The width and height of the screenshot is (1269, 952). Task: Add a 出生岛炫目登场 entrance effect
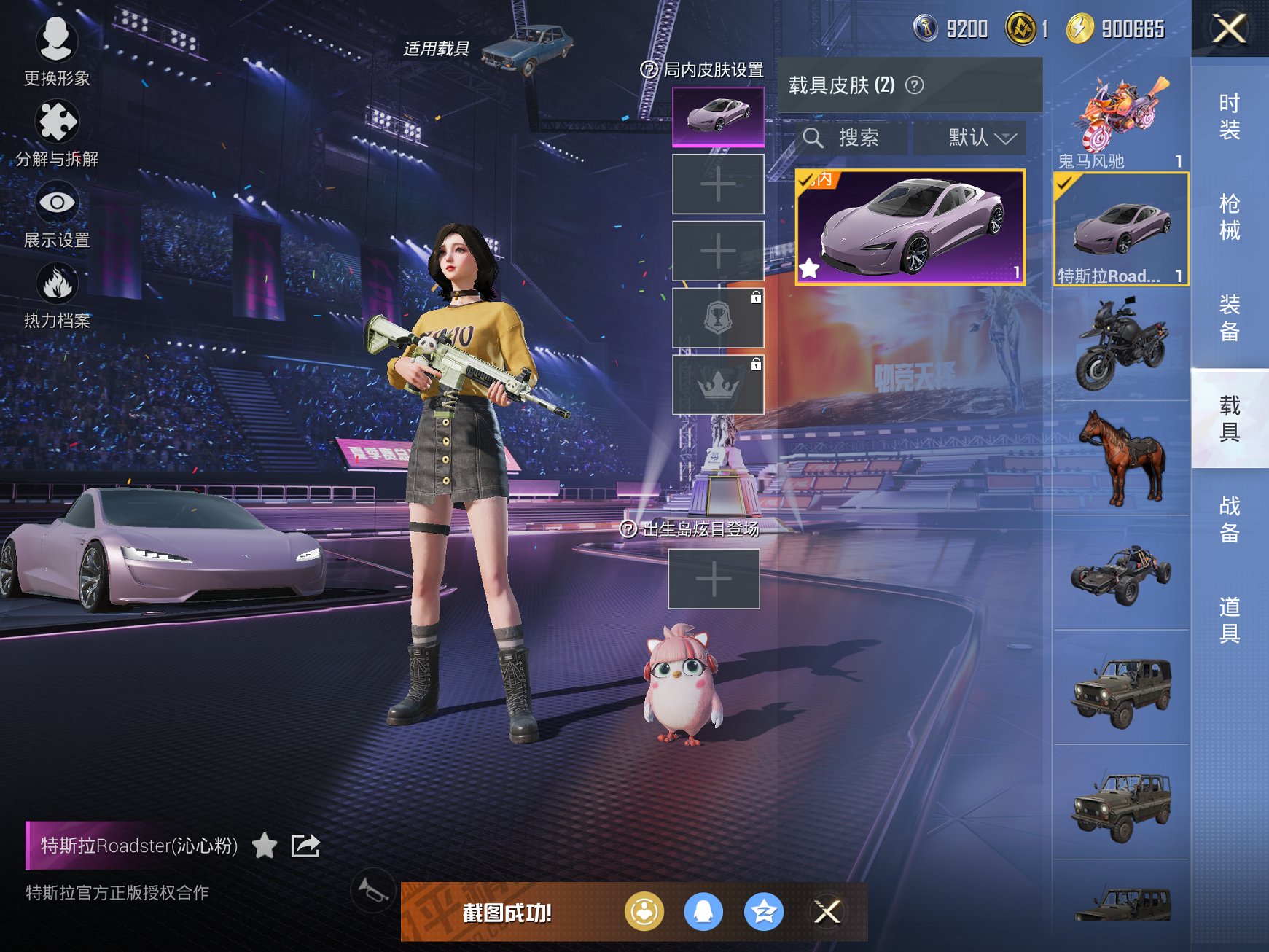(x=714, y=579)
